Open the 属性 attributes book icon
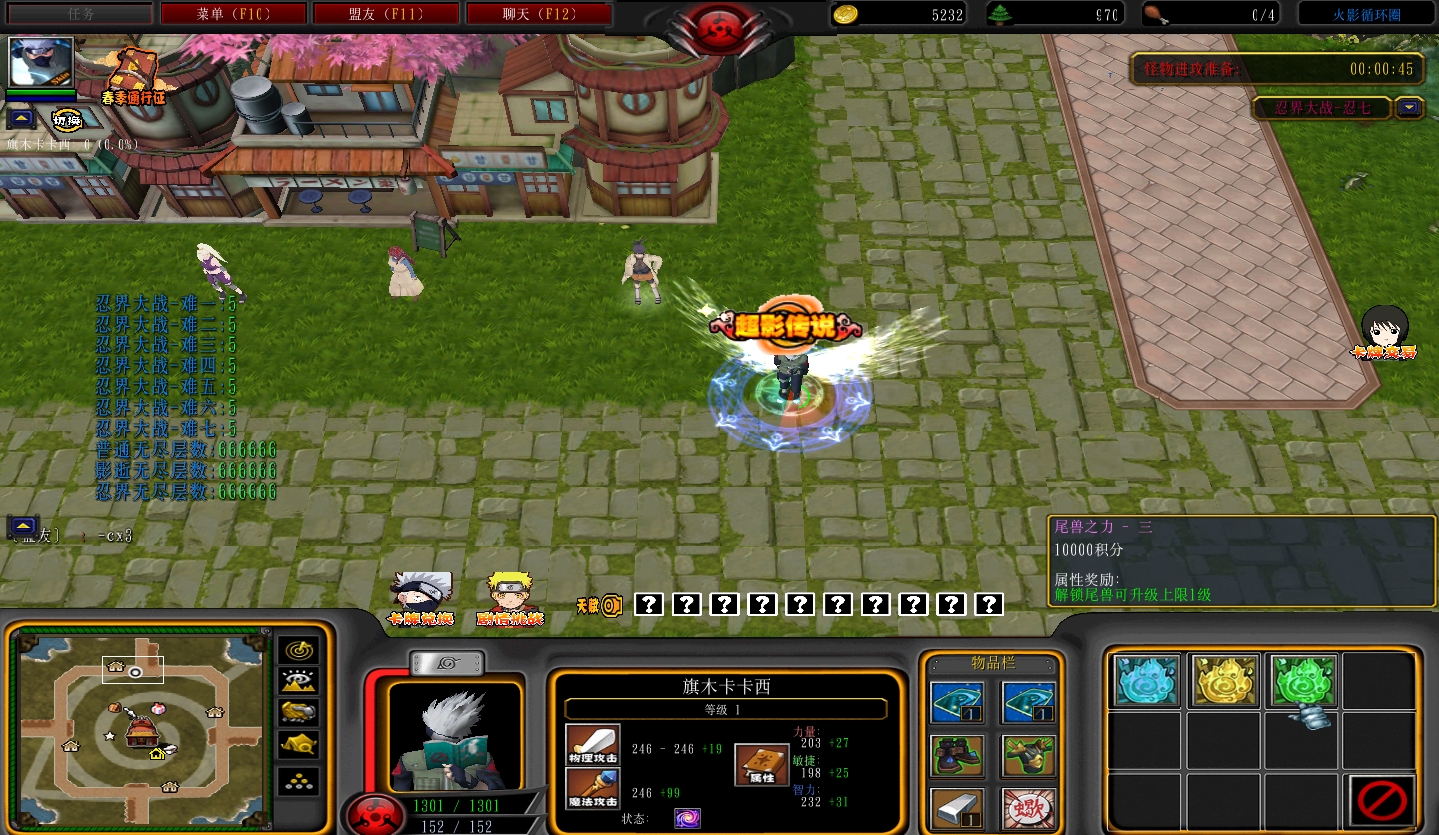 pyautogui.click(x=761, y=765)
